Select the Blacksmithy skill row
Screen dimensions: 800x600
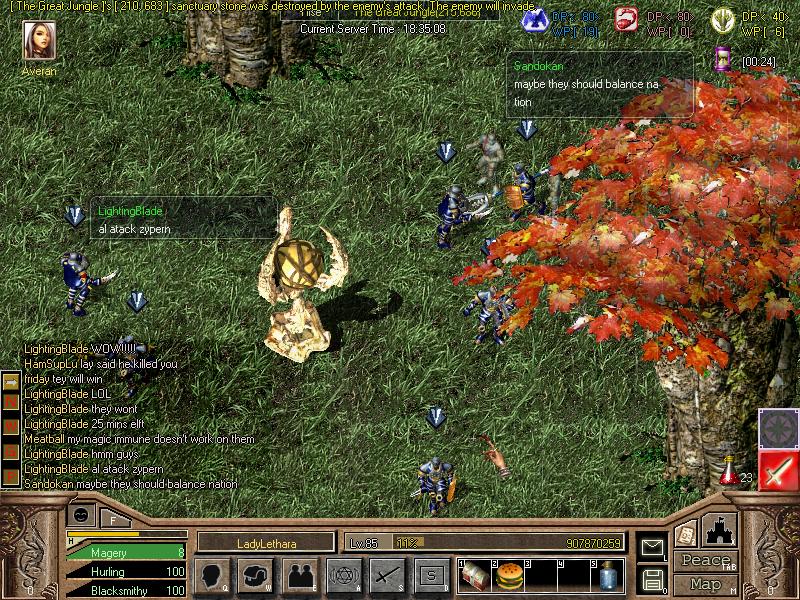coord(125,590)
